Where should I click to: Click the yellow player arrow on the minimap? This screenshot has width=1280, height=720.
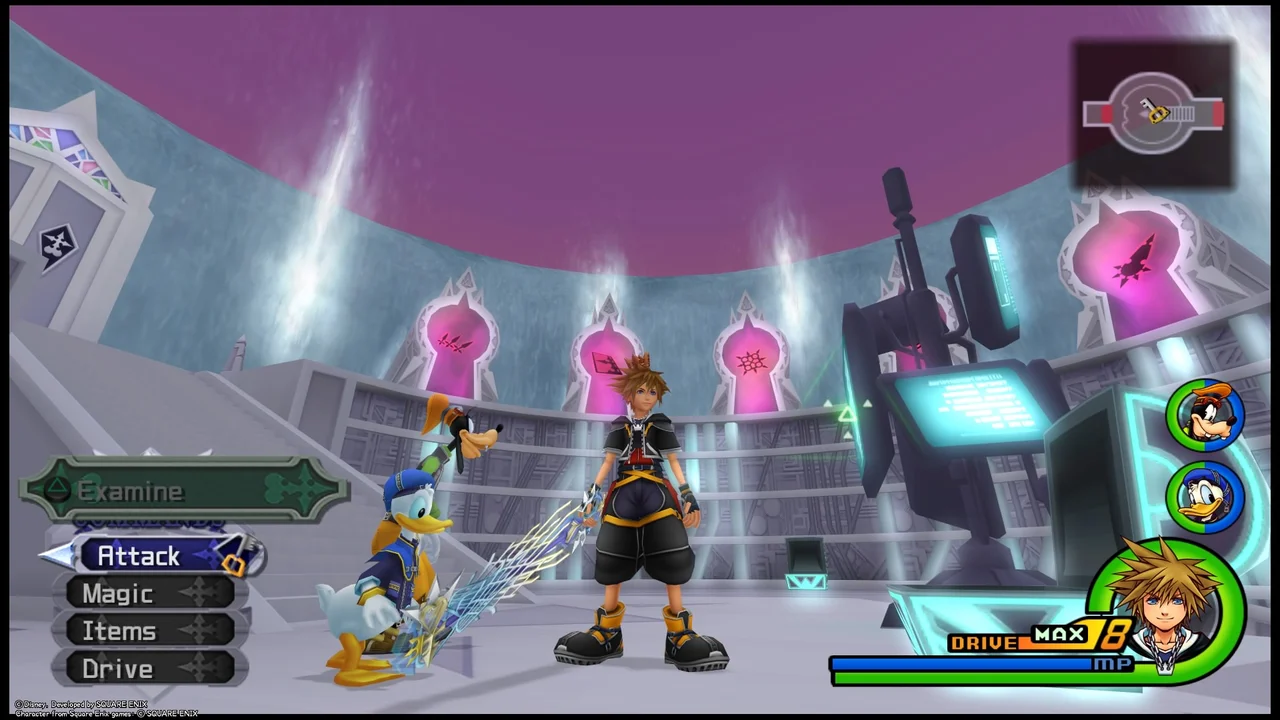pos(1157,114)
